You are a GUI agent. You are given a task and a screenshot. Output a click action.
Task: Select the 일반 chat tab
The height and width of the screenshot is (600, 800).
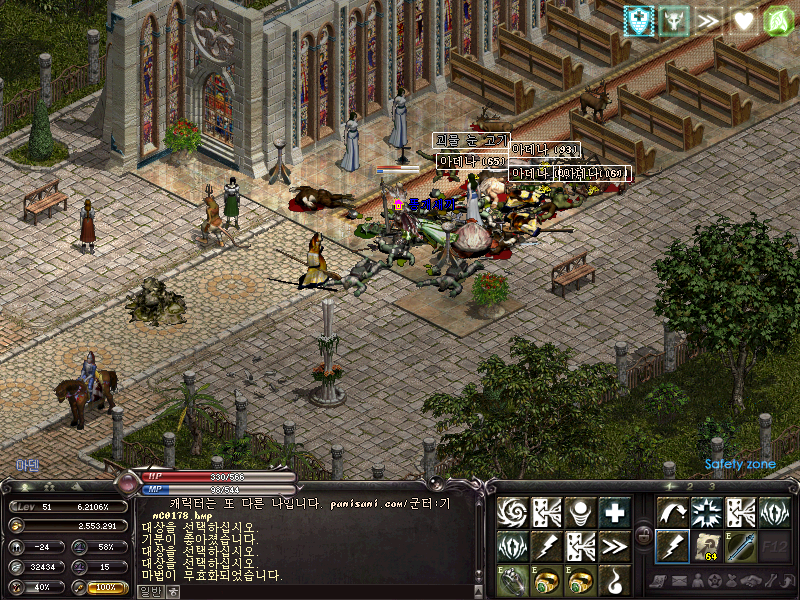[x=148, y=591]
